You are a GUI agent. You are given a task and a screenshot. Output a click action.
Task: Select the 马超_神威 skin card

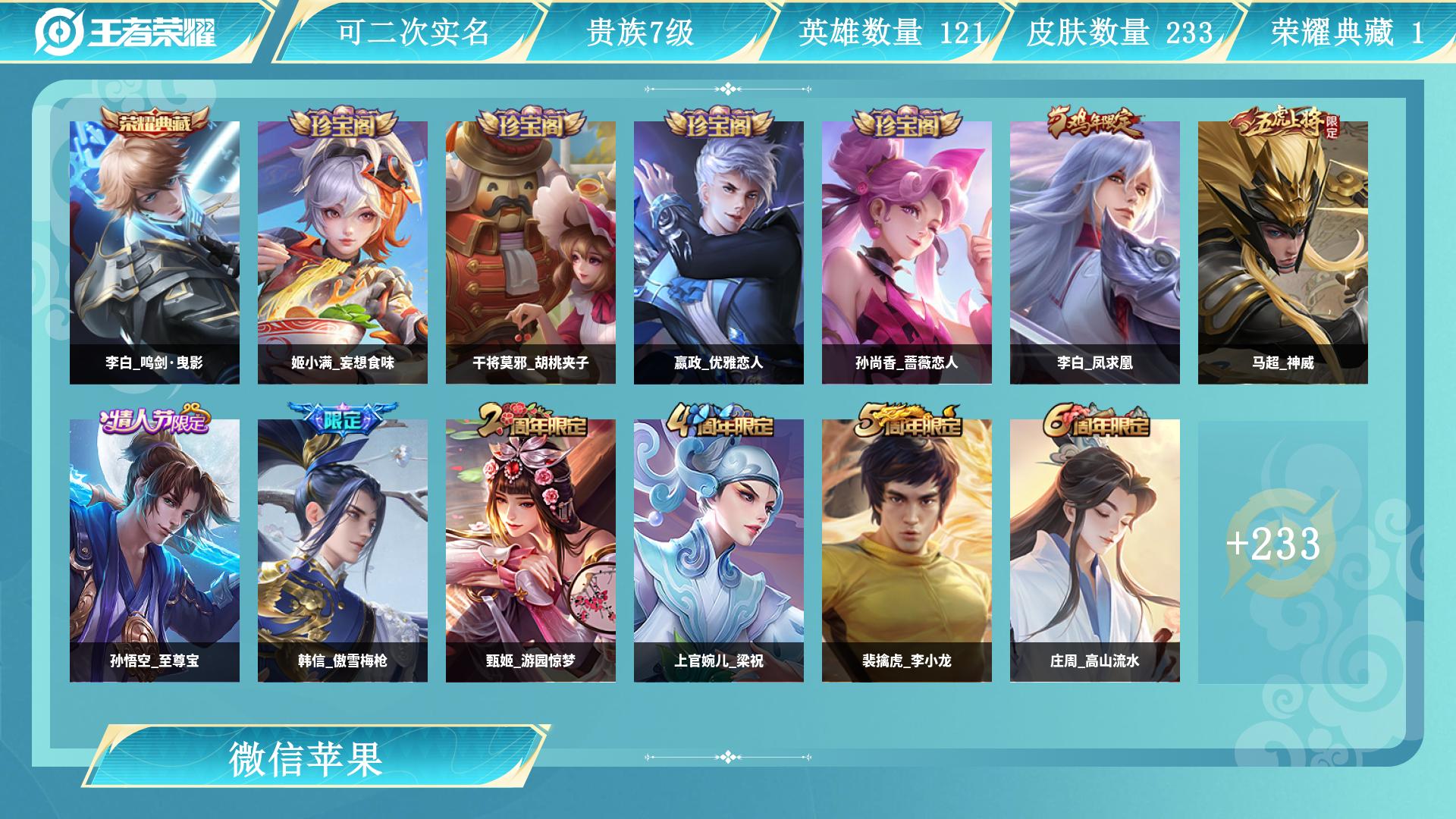click(1283, 252)
